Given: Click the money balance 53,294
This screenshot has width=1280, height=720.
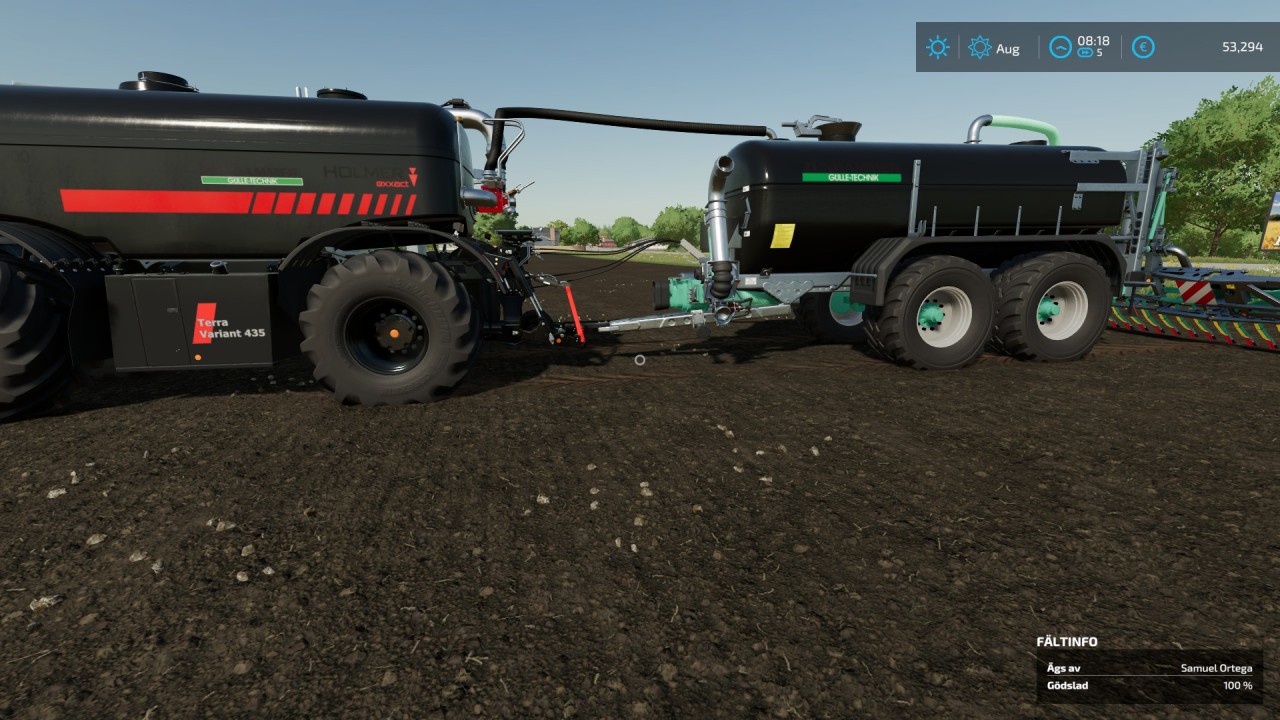Looking at the screenshot, I should coord(1242,47).
